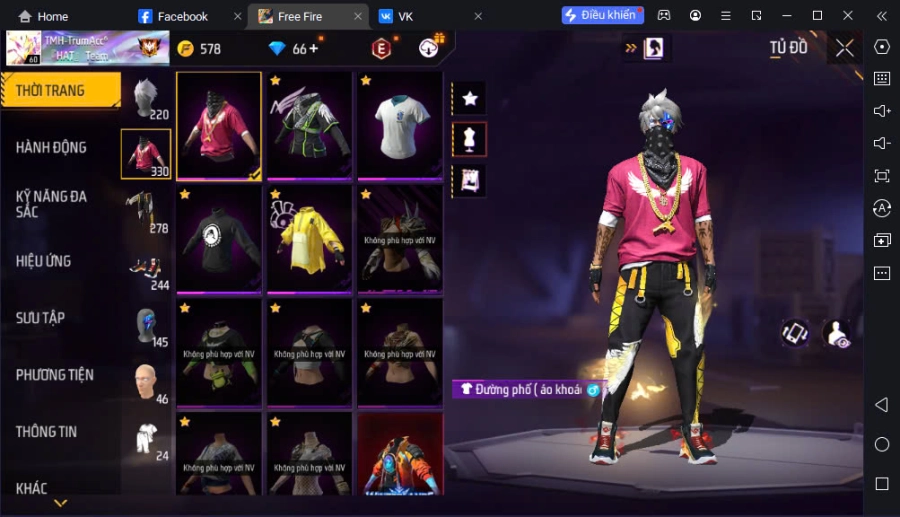Image resolution: width=900 pixels, height=517 pixels.
Task: Close the Tủ Đồ wardrobe screen
Action: tap(845, 48)
